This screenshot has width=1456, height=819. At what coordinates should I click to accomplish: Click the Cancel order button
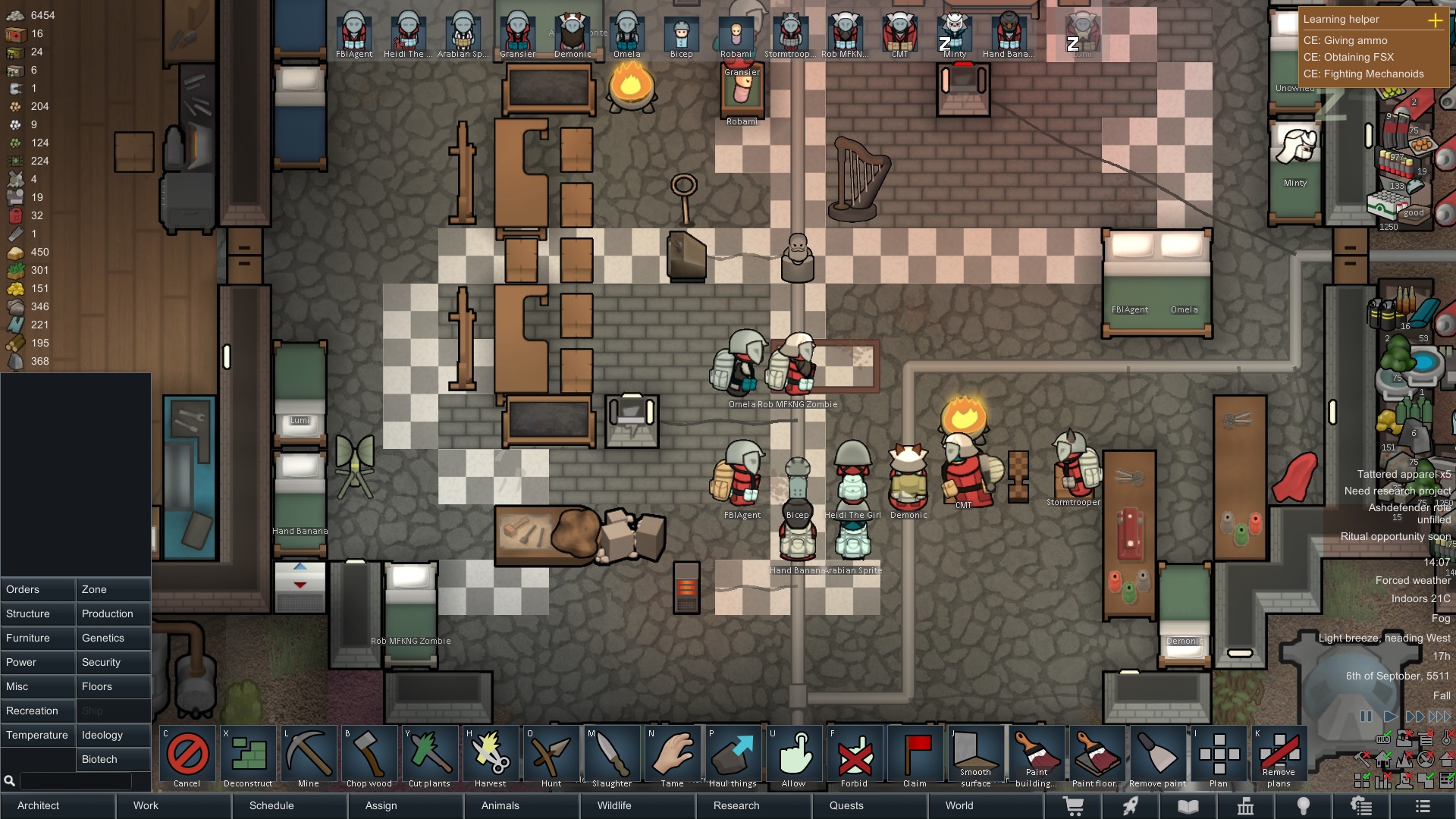click(187, 758)
